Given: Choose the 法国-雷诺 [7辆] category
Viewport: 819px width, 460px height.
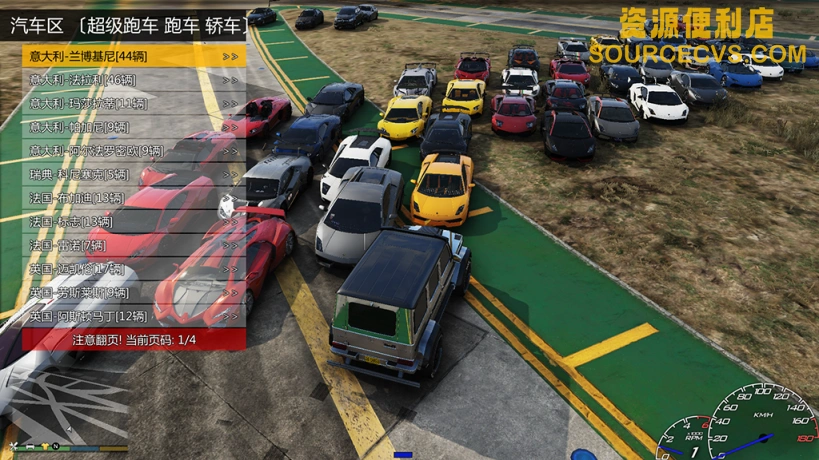Looking at the screenshot, I should click(133, 245).
